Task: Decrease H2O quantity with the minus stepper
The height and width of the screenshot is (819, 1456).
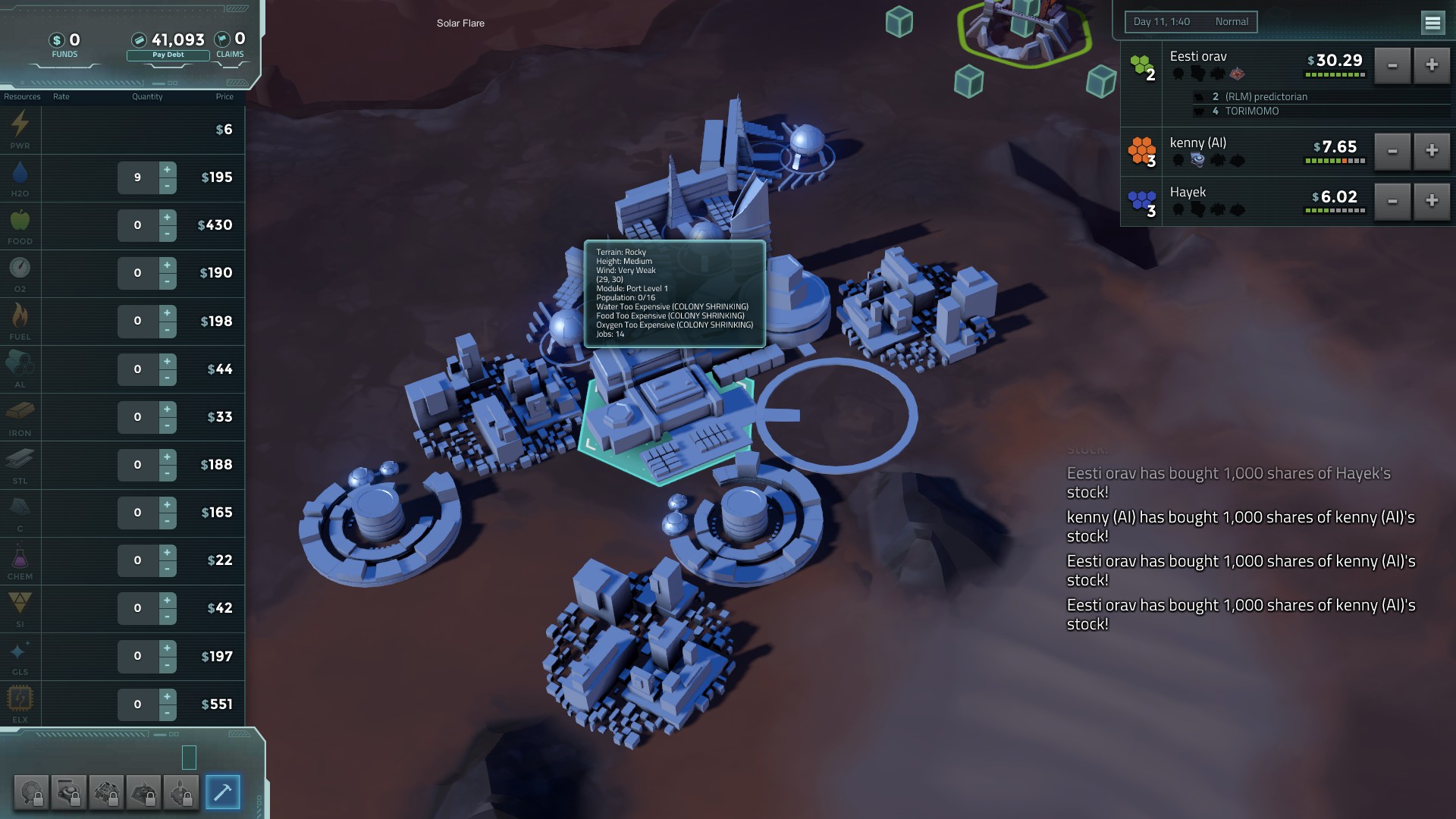Action: click(167, 186)
